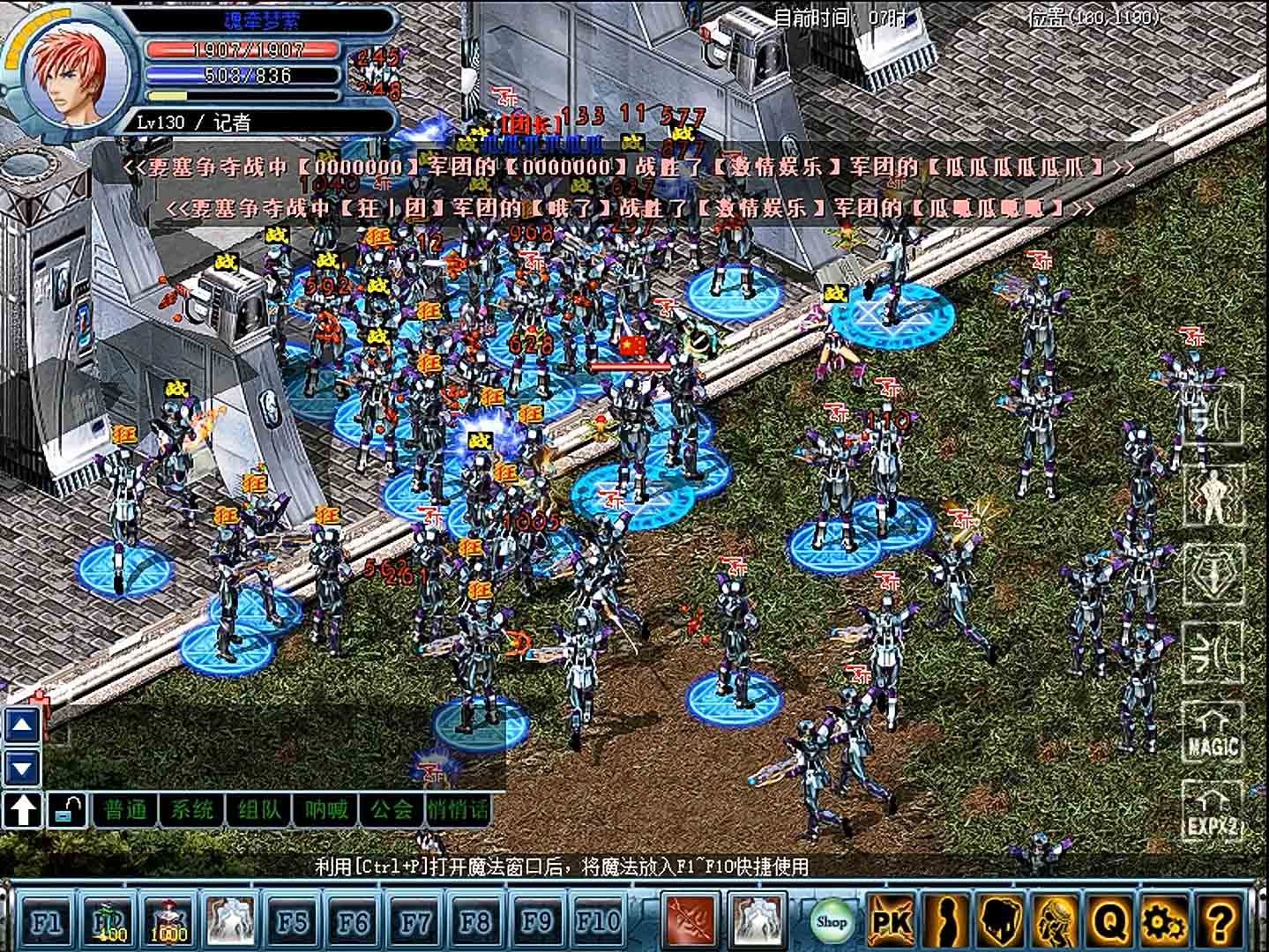Expand chat with the white arrow button

click(x=23, y=809)
